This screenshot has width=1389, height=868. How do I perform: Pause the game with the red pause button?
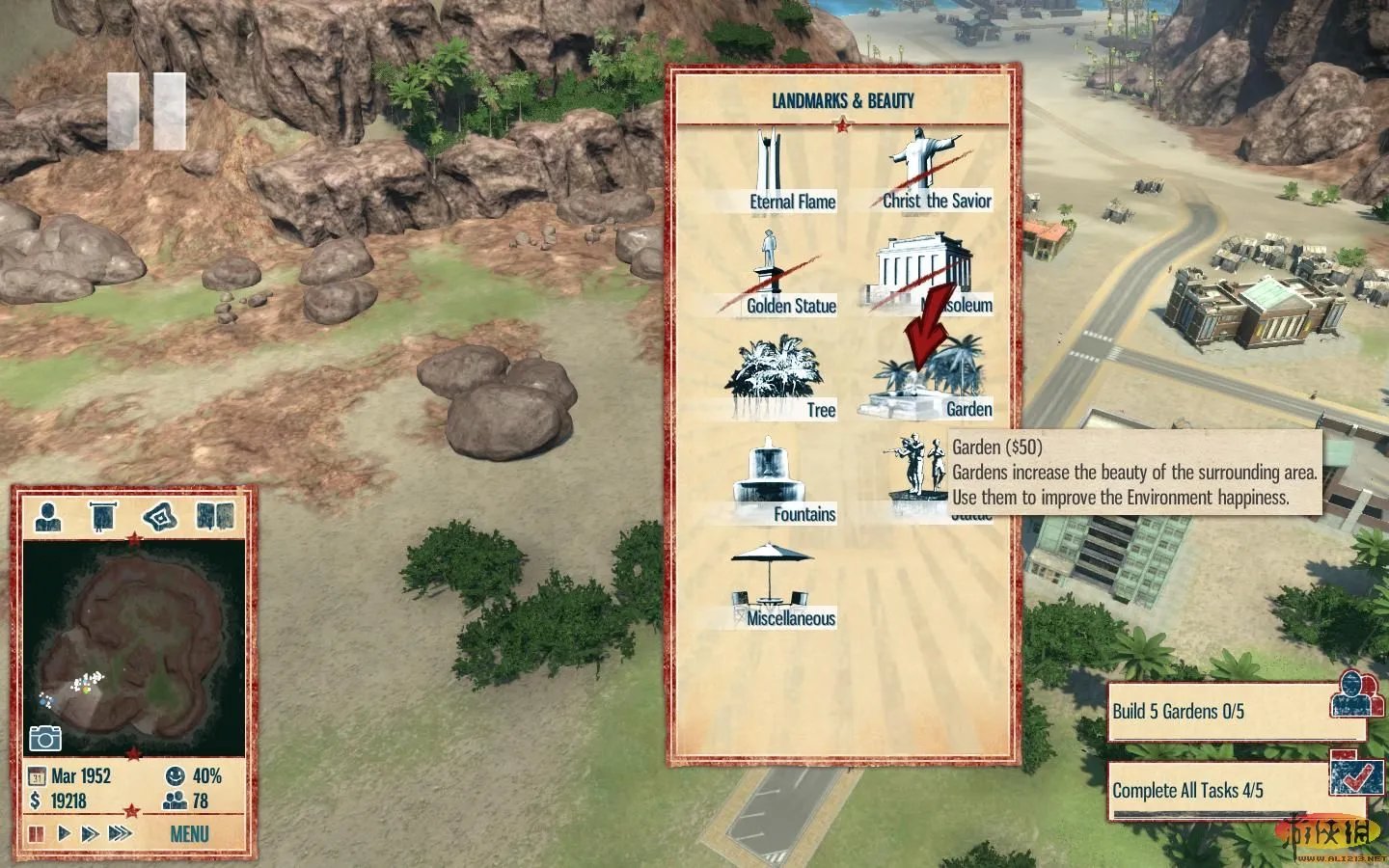[x=37, y=833]
